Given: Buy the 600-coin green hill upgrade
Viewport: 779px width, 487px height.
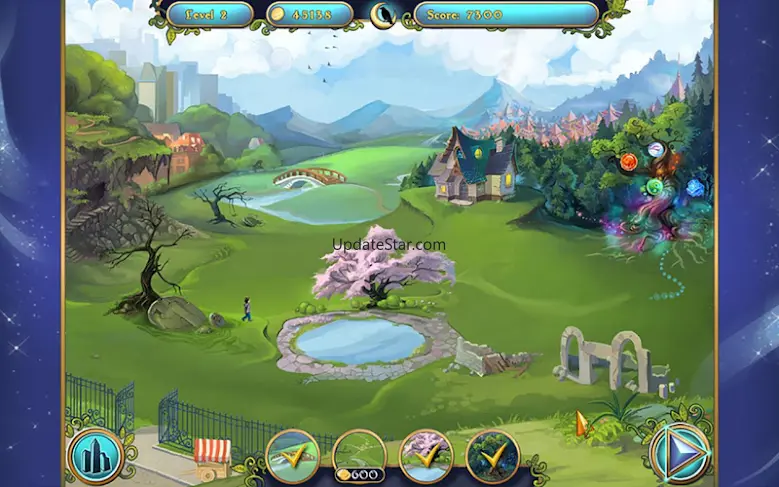Looking at the screenshot, I should (x=359, y=456).
